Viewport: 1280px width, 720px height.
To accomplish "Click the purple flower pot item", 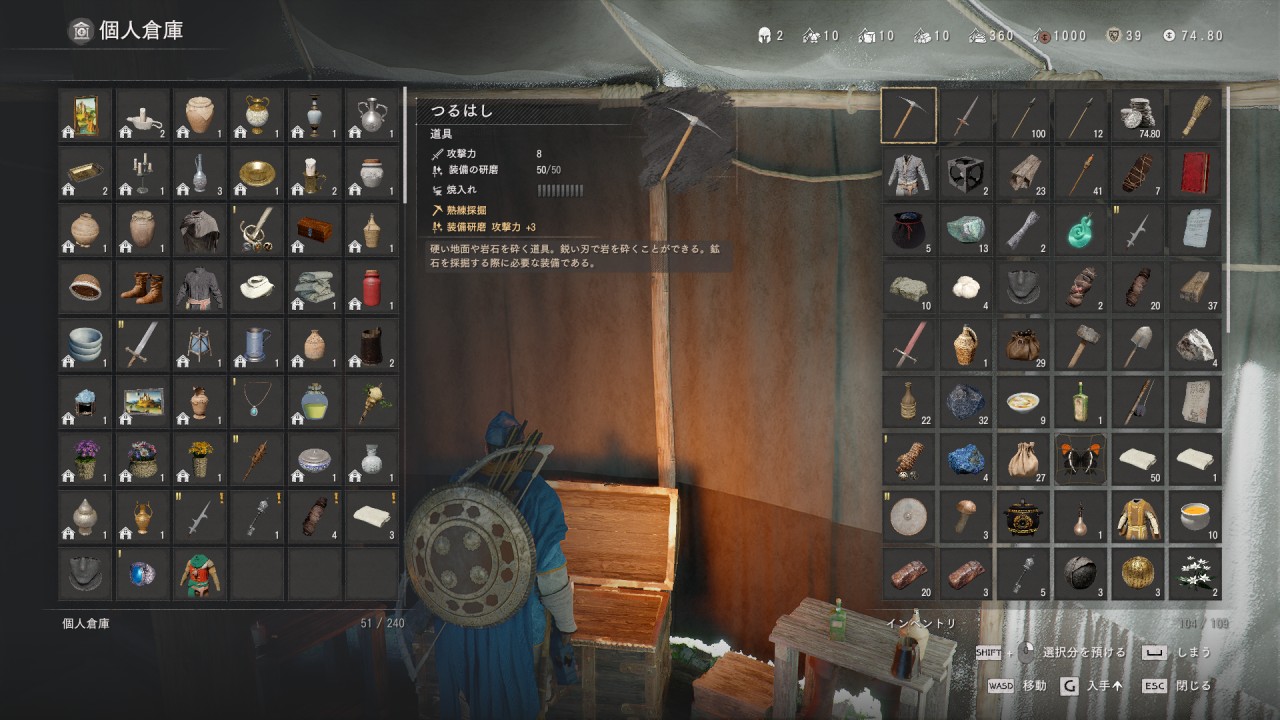I will pyautogui.click(x=85, y=460).
